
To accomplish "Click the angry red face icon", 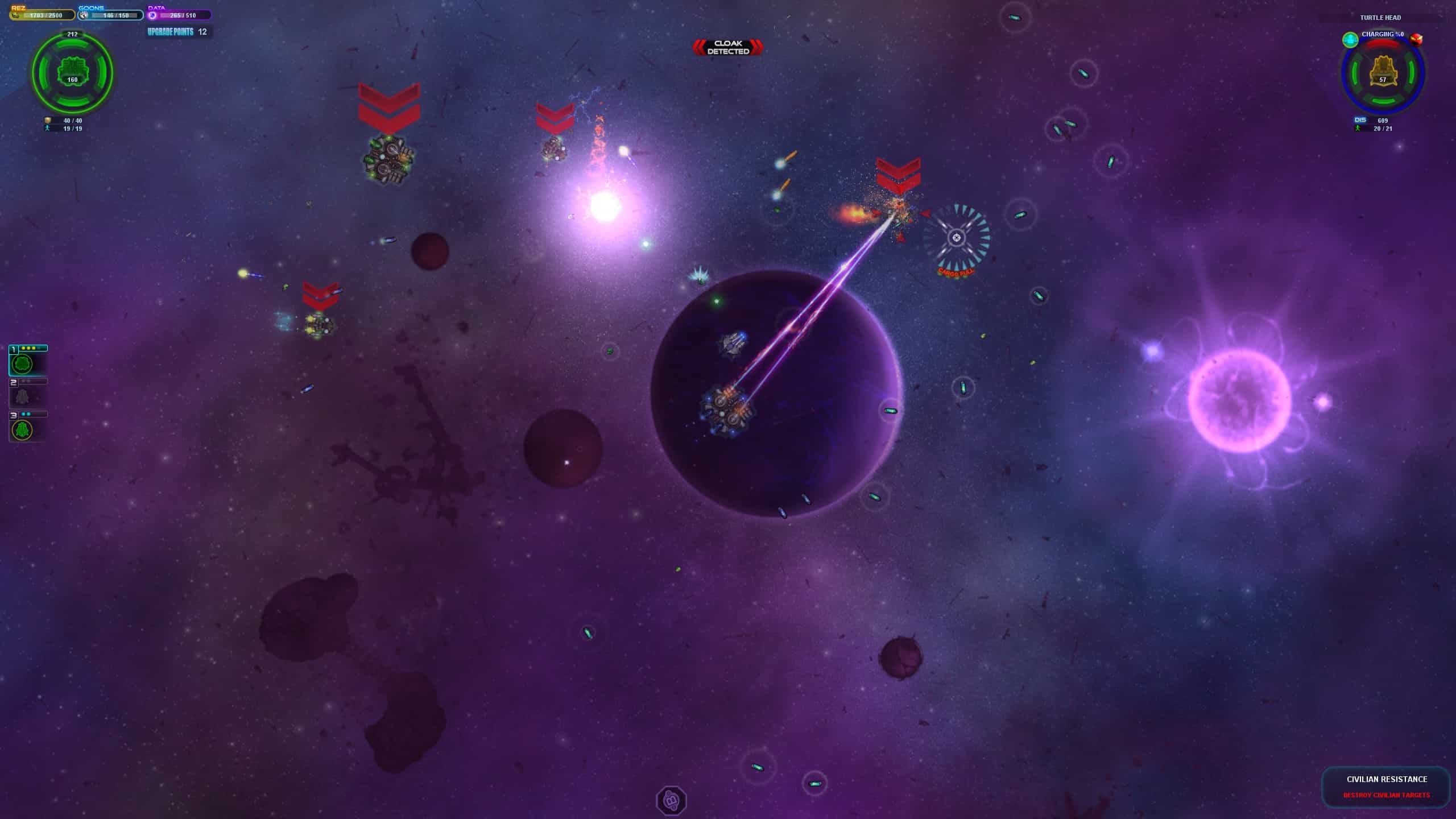I will pyautogui.click(x=1416, y=39).
